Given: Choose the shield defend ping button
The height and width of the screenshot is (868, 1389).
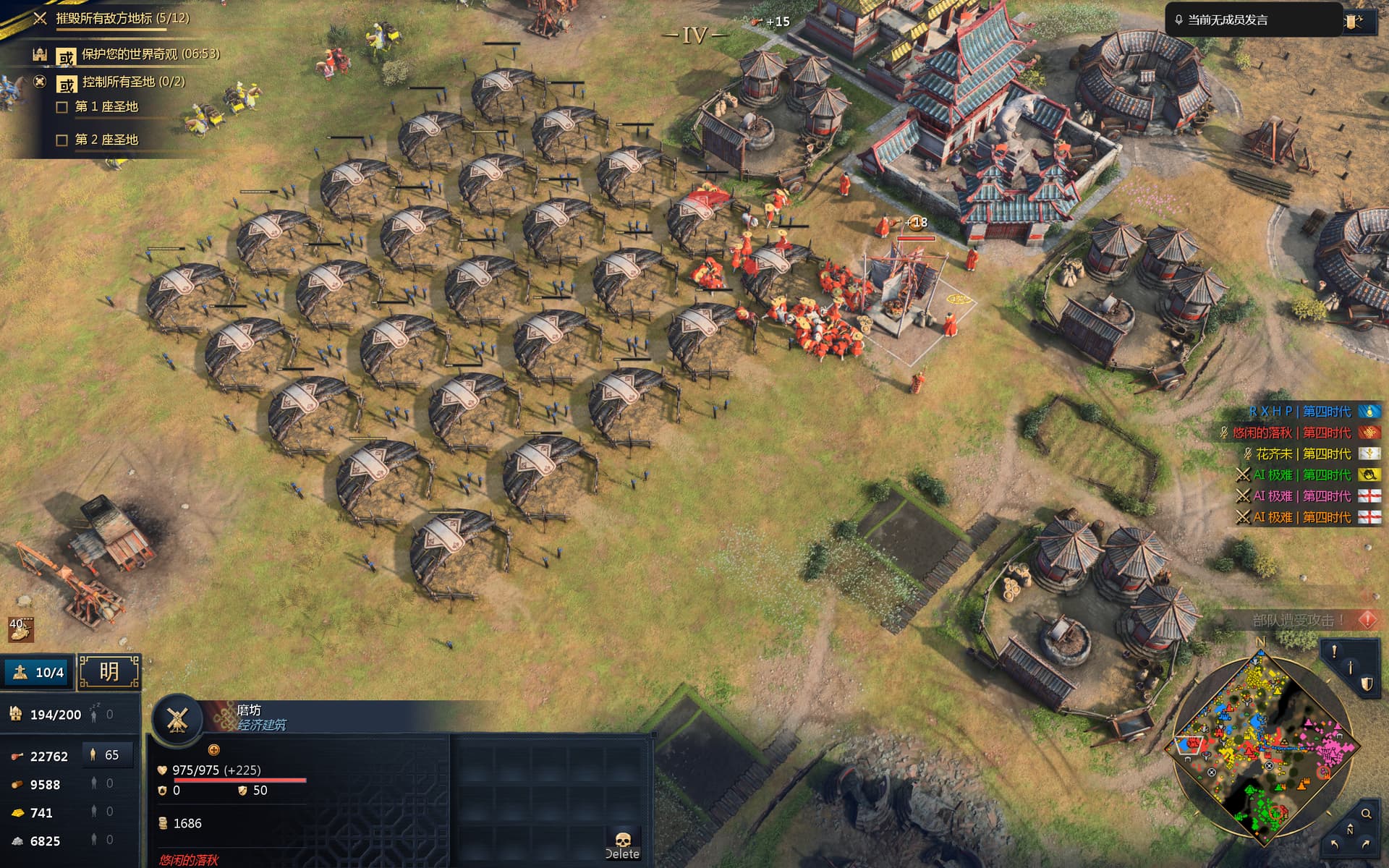Looking at the screenshot, I should [x=1366, y=684].
